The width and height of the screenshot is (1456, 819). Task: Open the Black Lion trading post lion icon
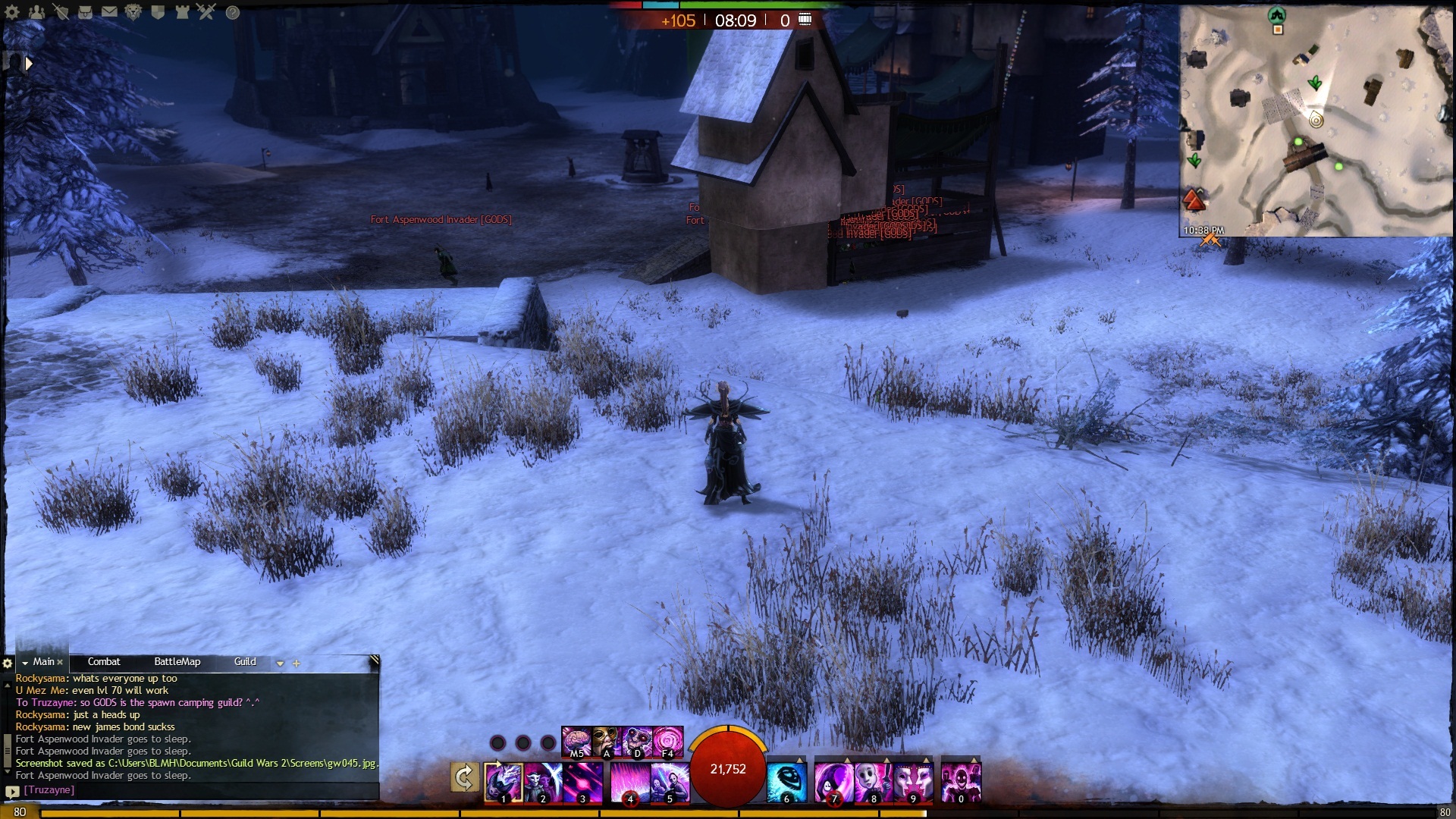click(133, 11)
